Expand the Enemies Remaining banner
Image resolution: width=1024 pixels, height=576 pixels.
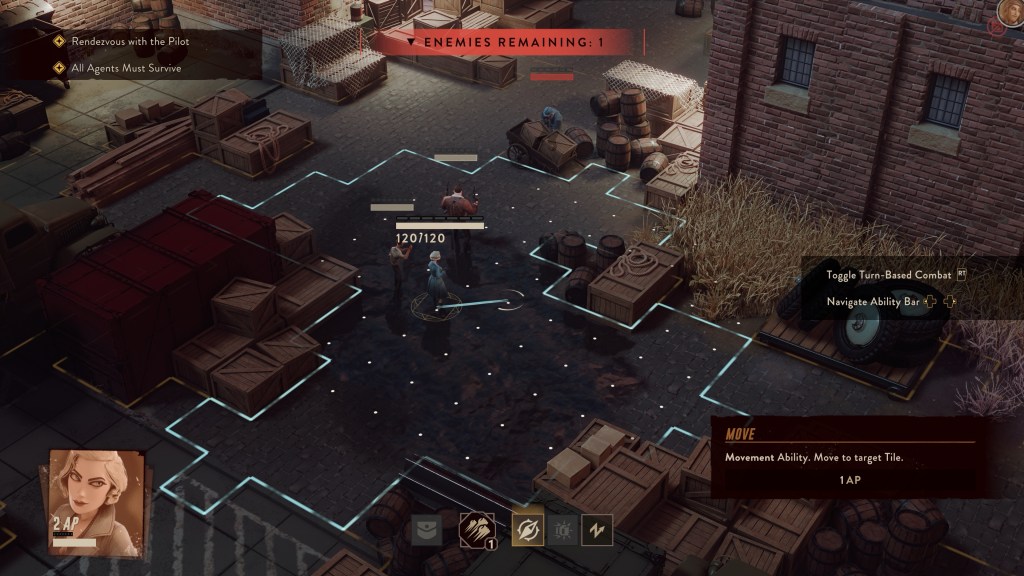coord(505,43)
